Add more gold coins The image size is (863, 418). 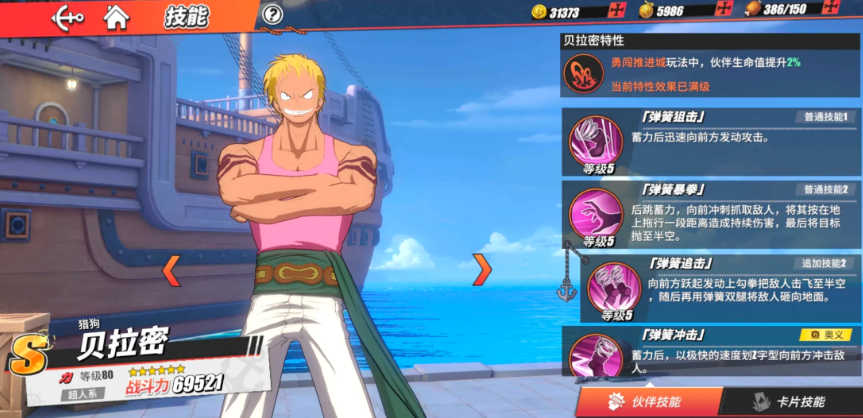tap(617, 11)
